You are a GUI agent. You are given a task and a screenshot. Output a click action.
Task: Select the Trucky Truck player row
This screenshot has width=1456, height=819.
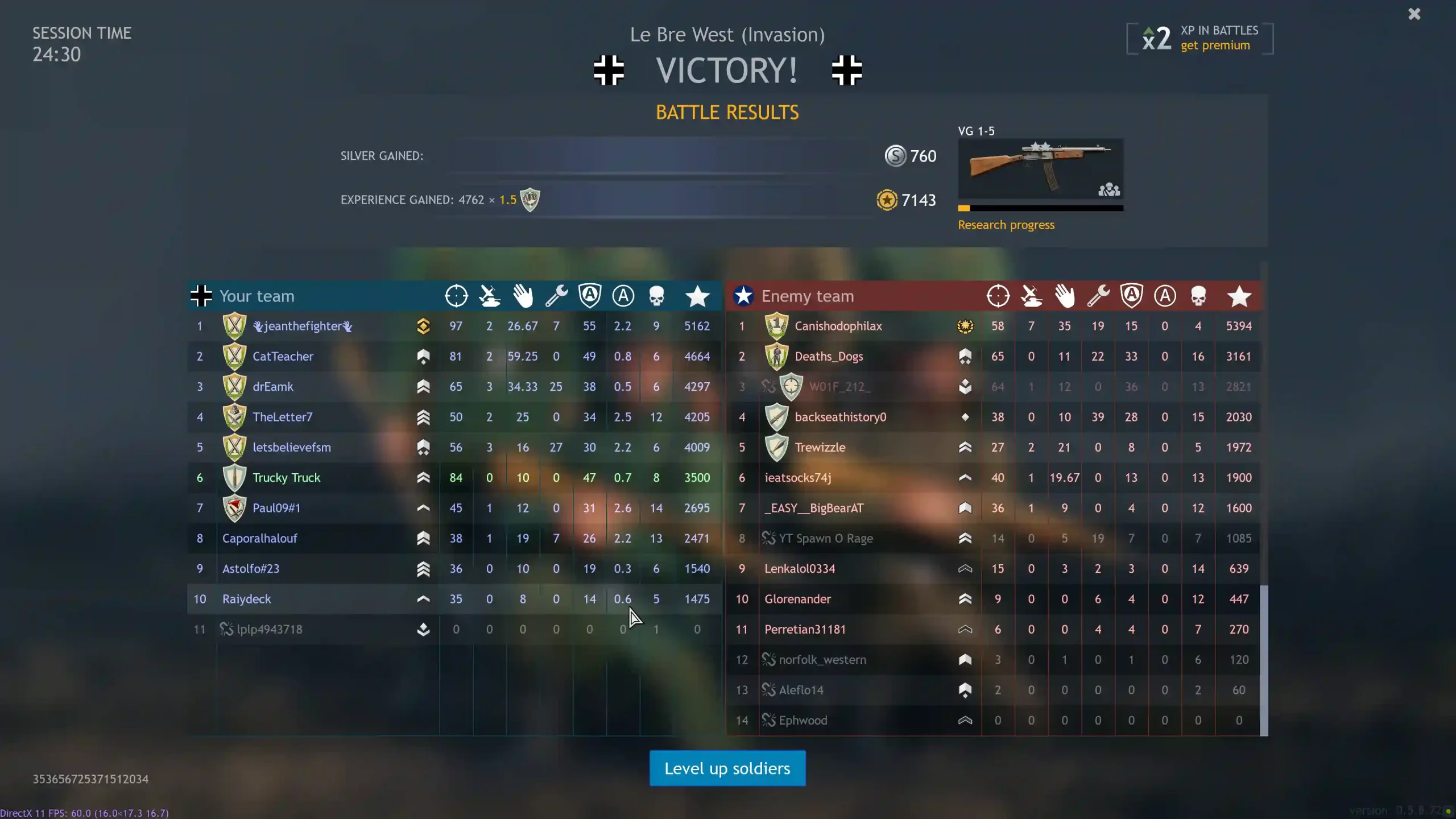286,478
